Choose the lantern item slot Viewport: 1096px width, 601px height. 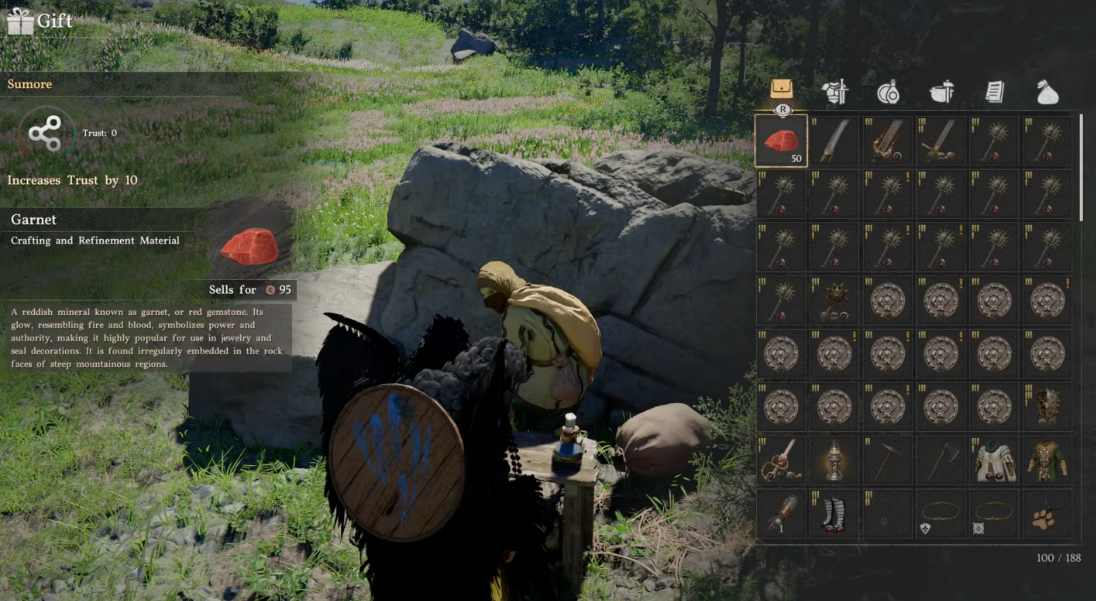[x=834, y=460]
